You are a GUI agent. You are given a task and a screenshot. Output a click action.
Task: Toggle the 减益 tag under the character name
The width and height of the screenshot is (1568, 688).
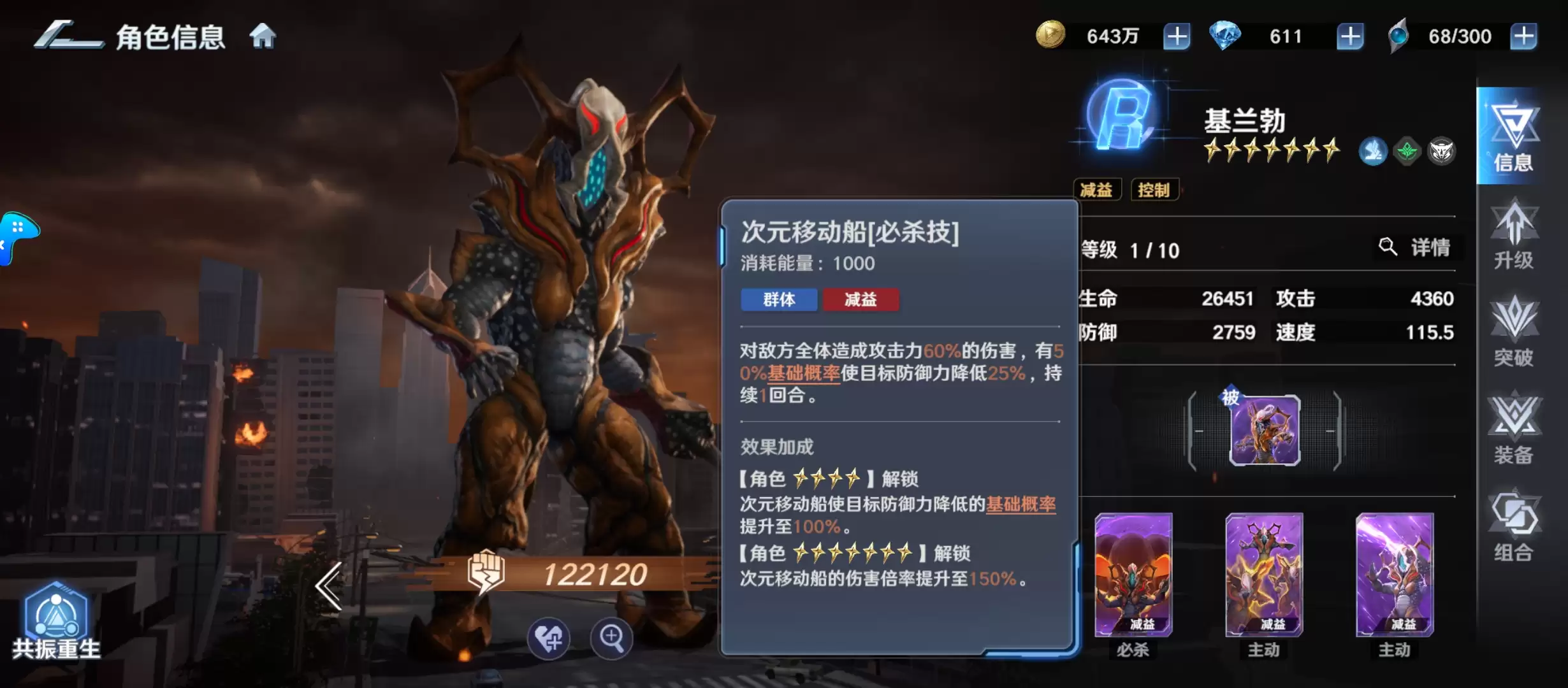click(1098, 190)
